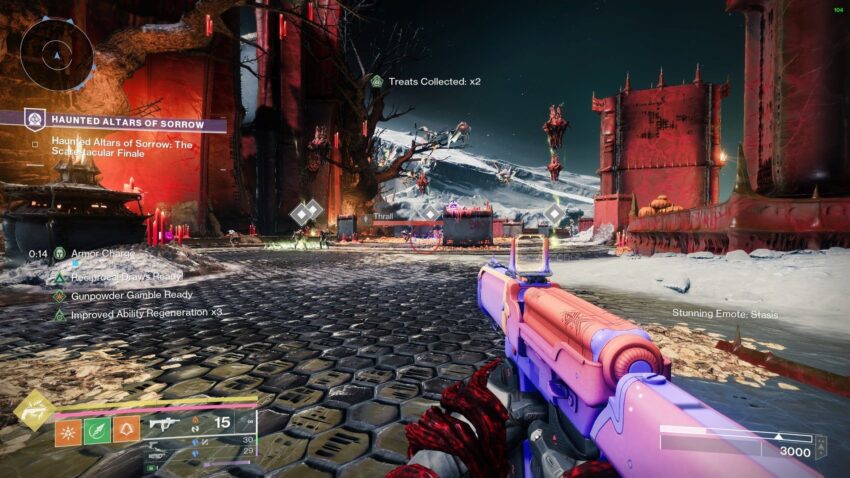Toggle the Scaretacular Finale objective checkbox
The image size is (850, 478).
[x=35, y=143]
